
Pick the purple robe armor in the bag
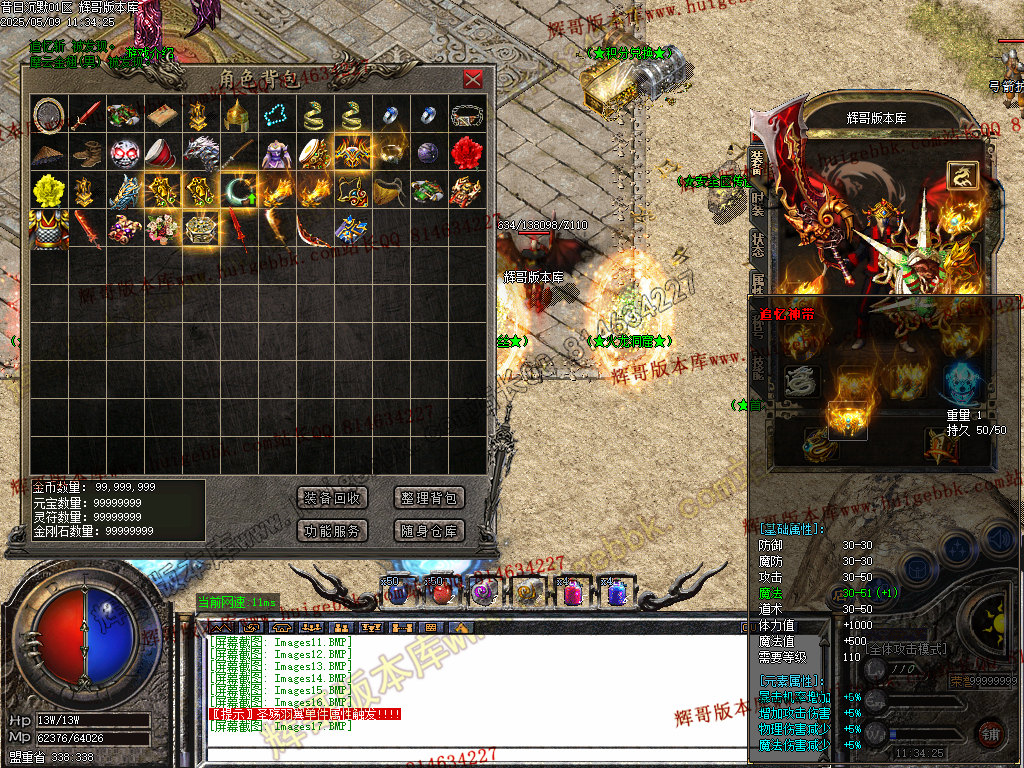(x=277, y=153)
